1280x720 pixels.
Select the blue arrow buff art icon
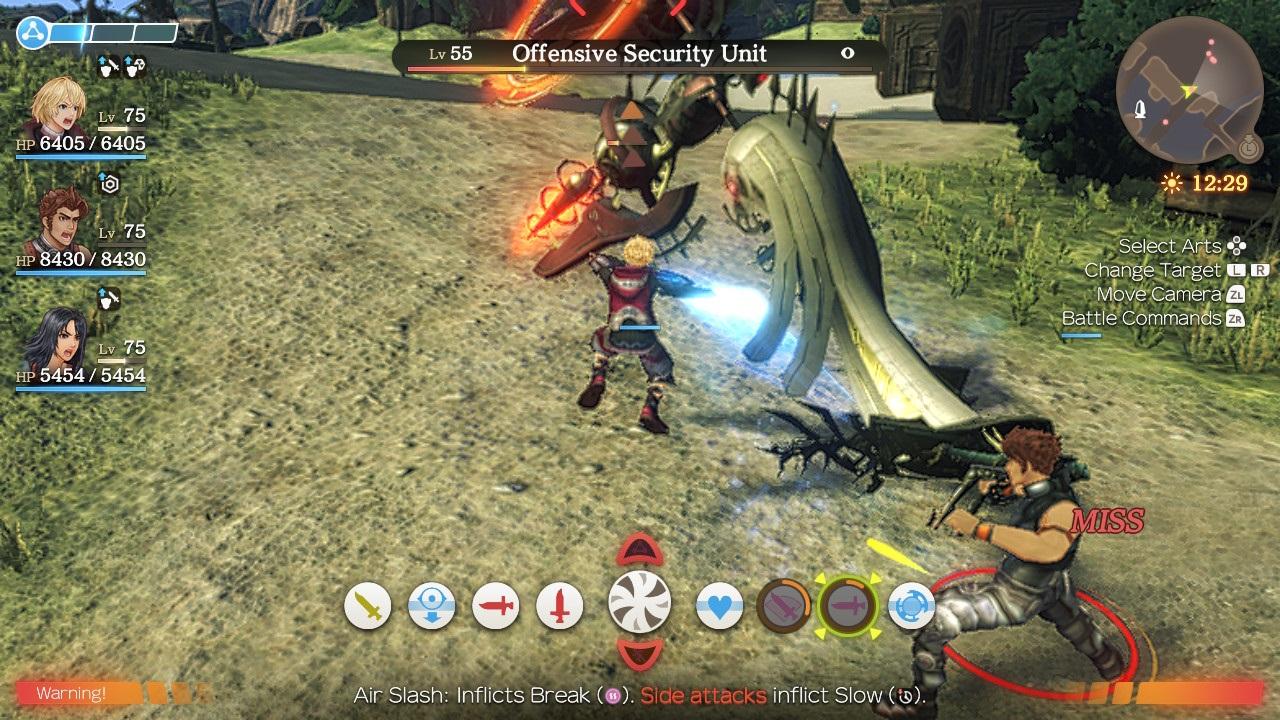coord(432,605)
